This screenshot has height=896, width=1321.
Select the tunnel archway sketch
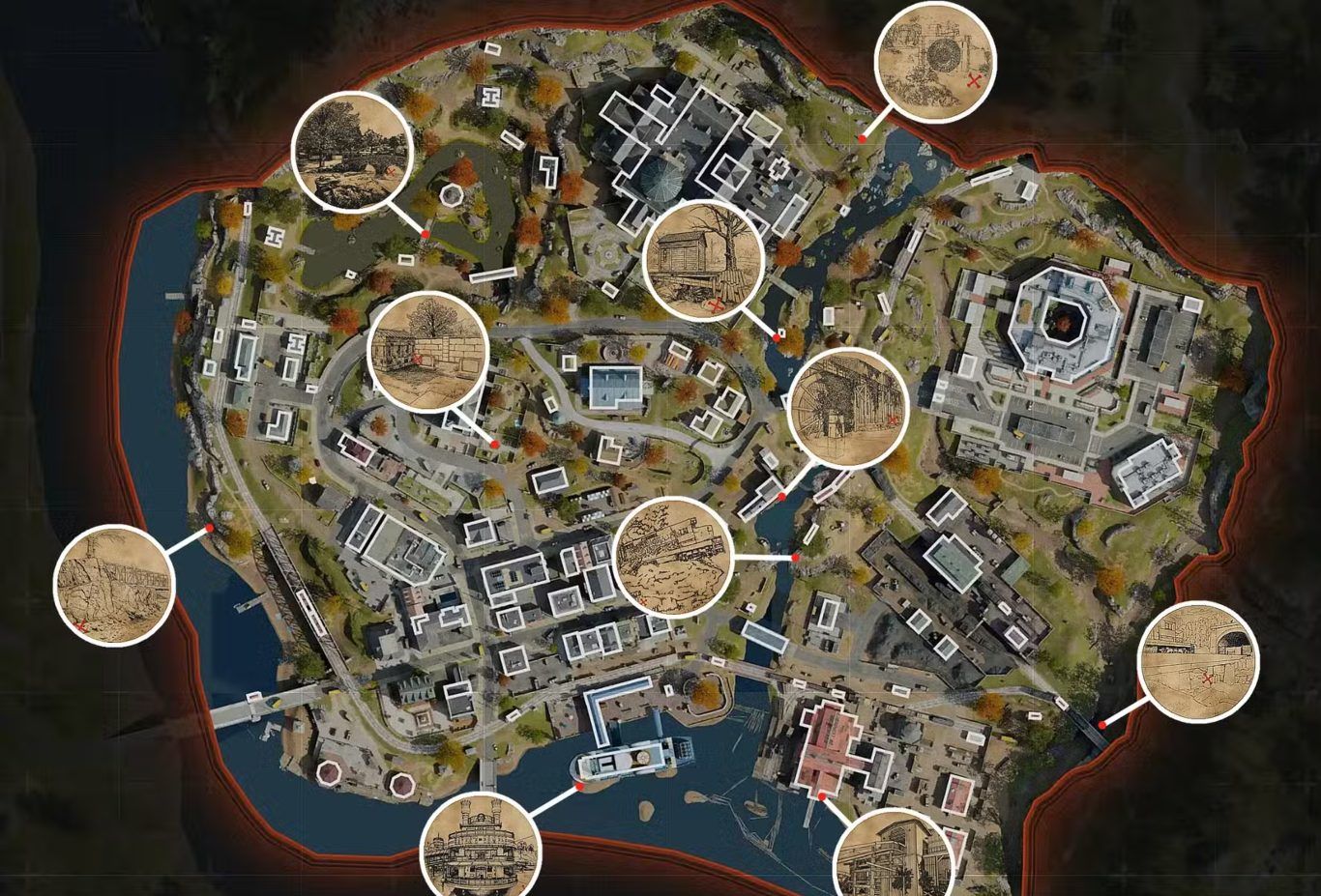point(1199,662)
